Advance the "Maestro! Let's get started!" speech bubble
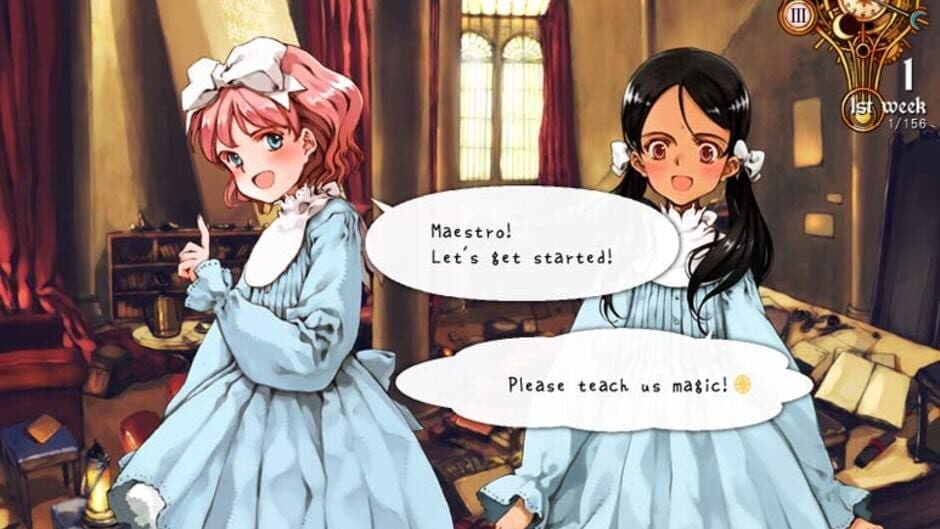 click(x=520, y=243)
